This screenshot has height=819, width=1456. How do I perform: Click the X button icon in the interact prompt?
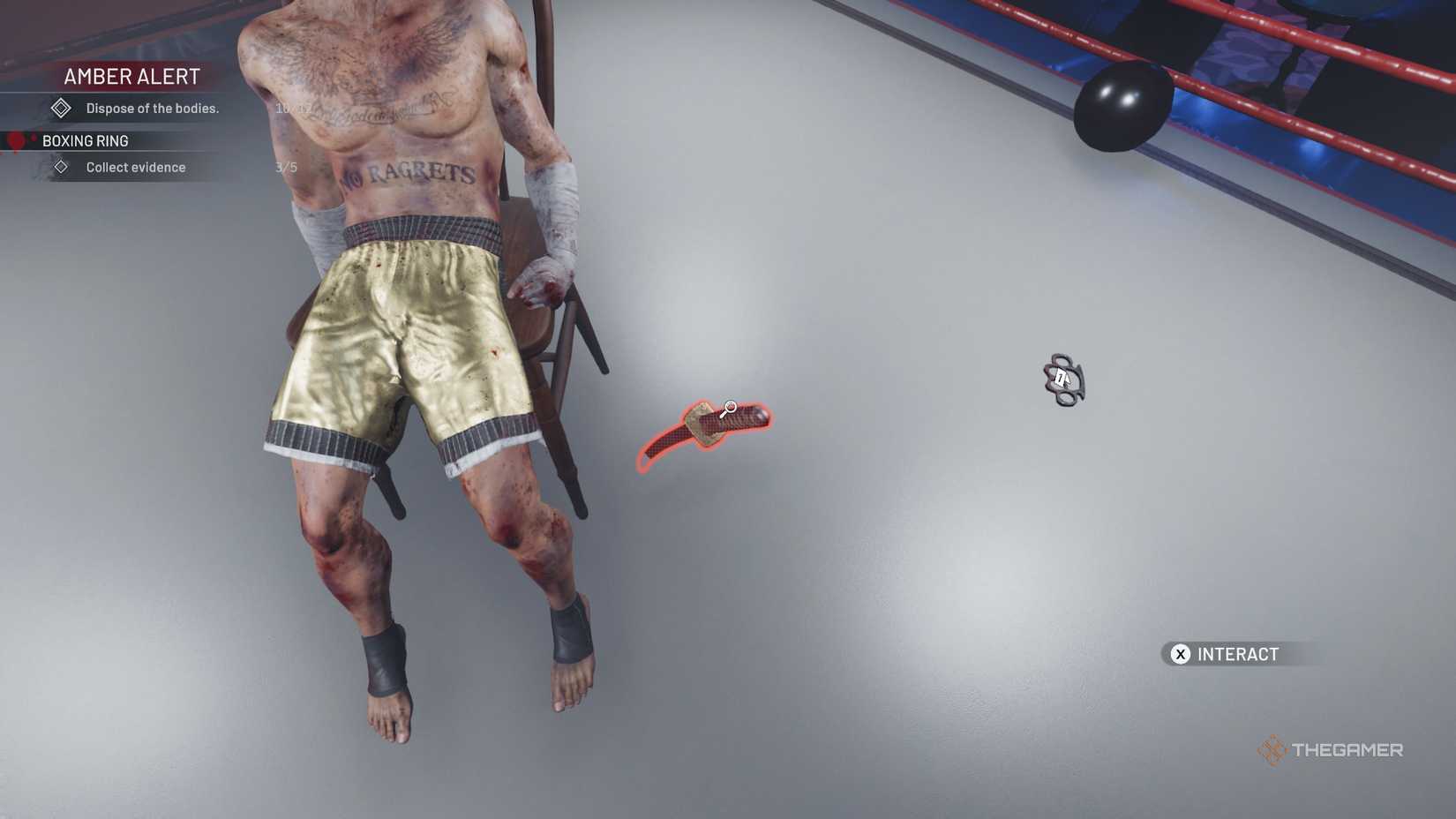[x=1179, y=654]
